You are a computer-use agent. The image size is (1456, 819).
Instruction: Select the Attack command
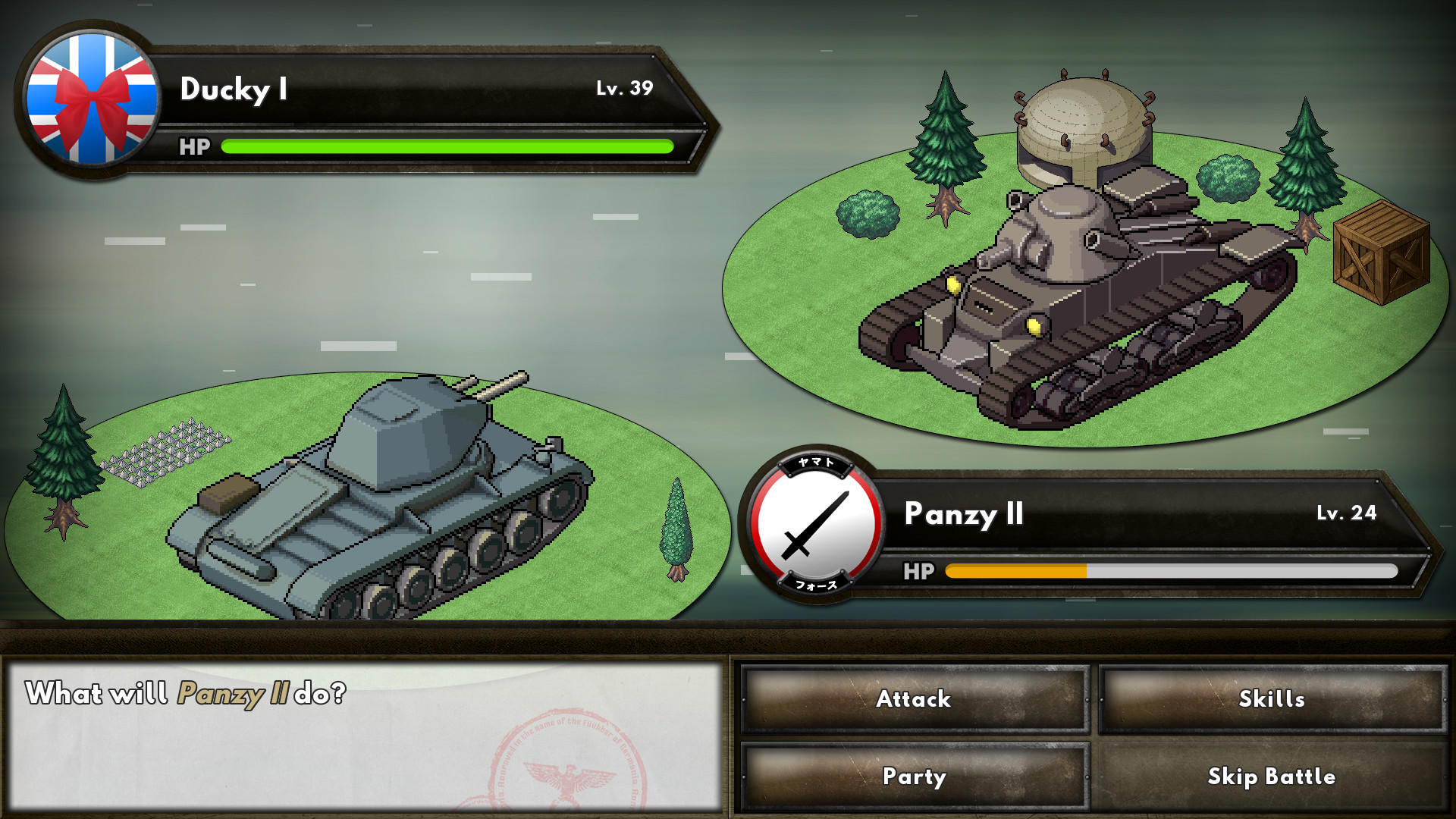coord(913,699)
